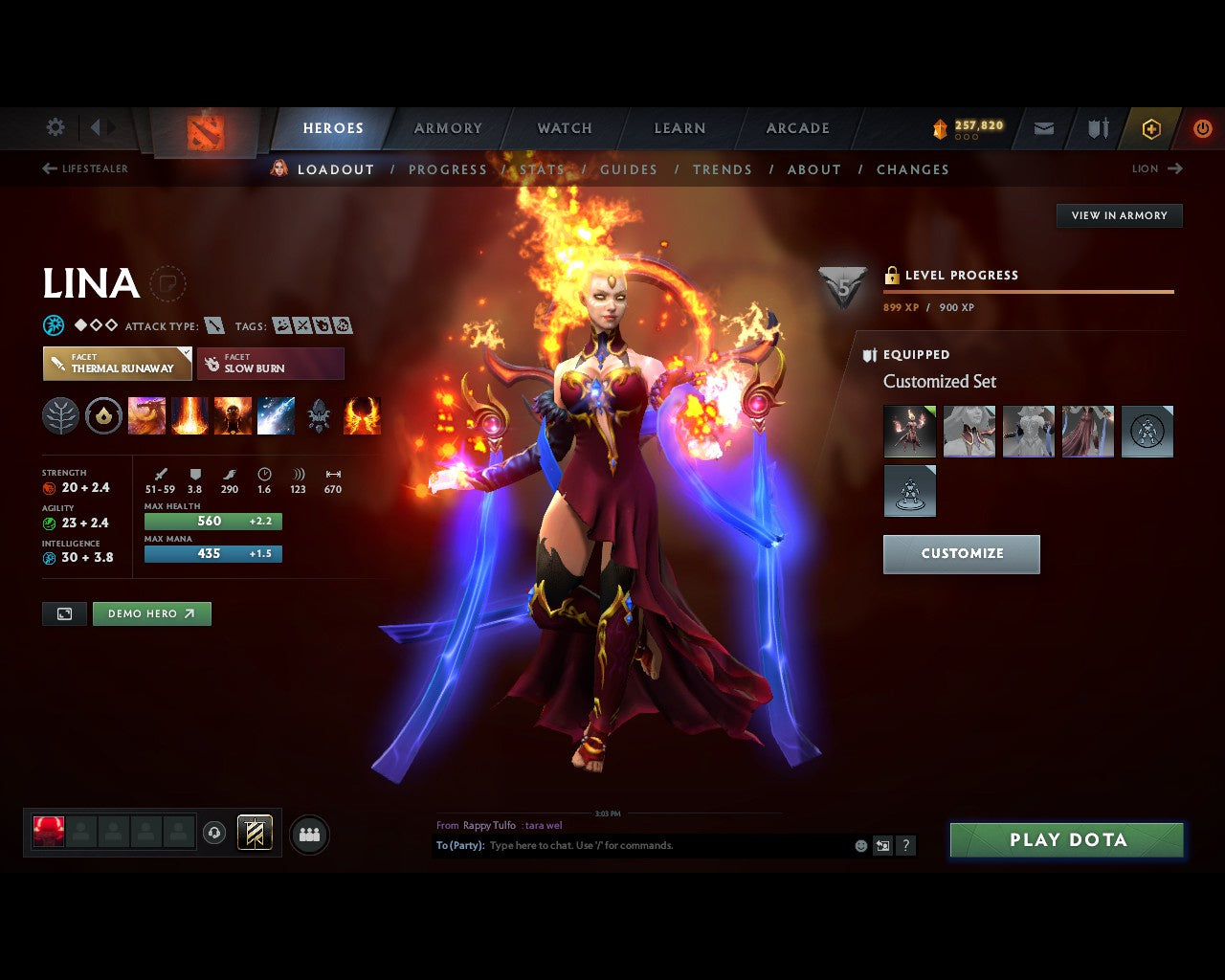The height and width of the screenshot is (980, 1225).
Task: Click the Max Health progress bar
Action: pos(212,521)
